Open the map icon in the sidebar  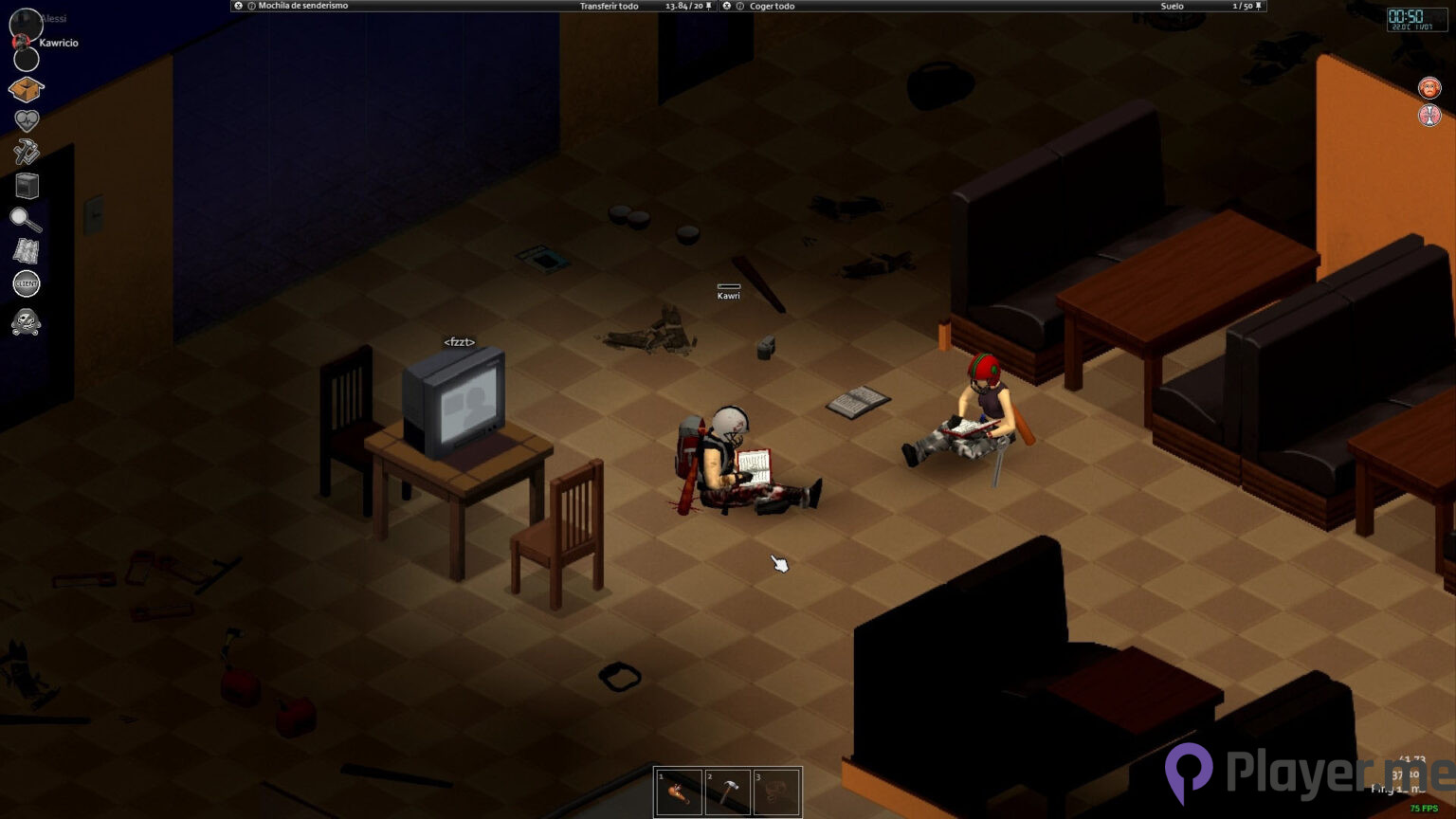point(27,252)
